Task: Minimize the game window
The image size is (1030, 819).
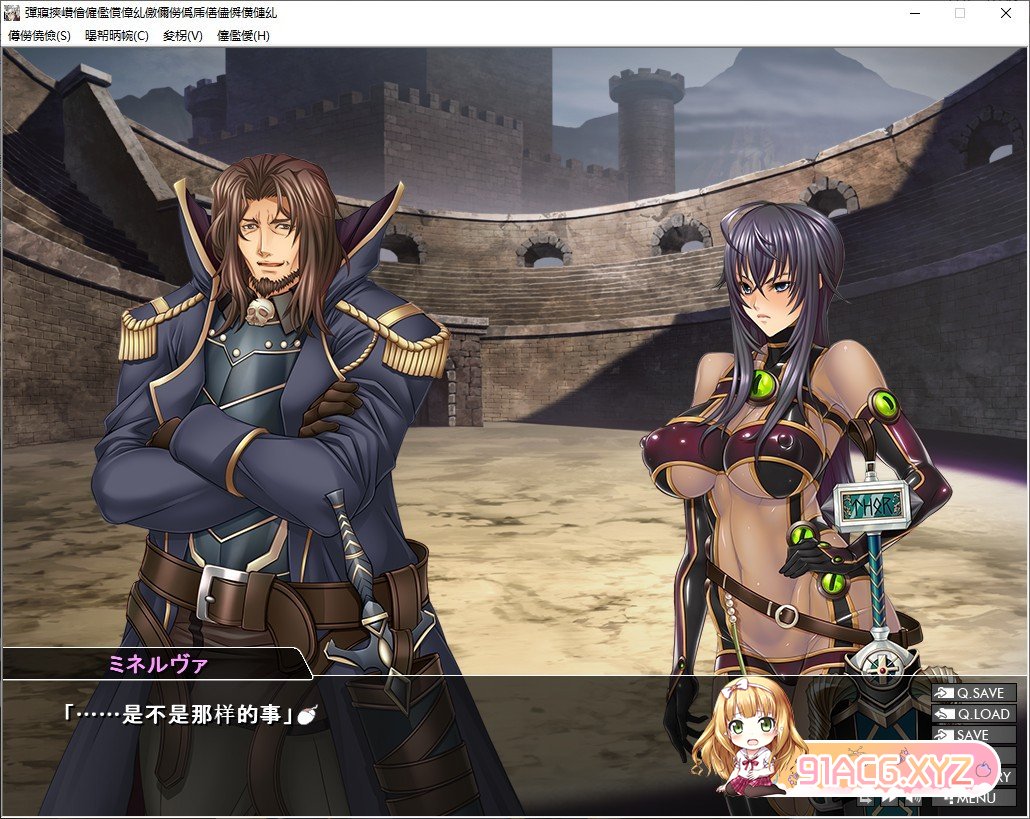Action: point(914,13)
